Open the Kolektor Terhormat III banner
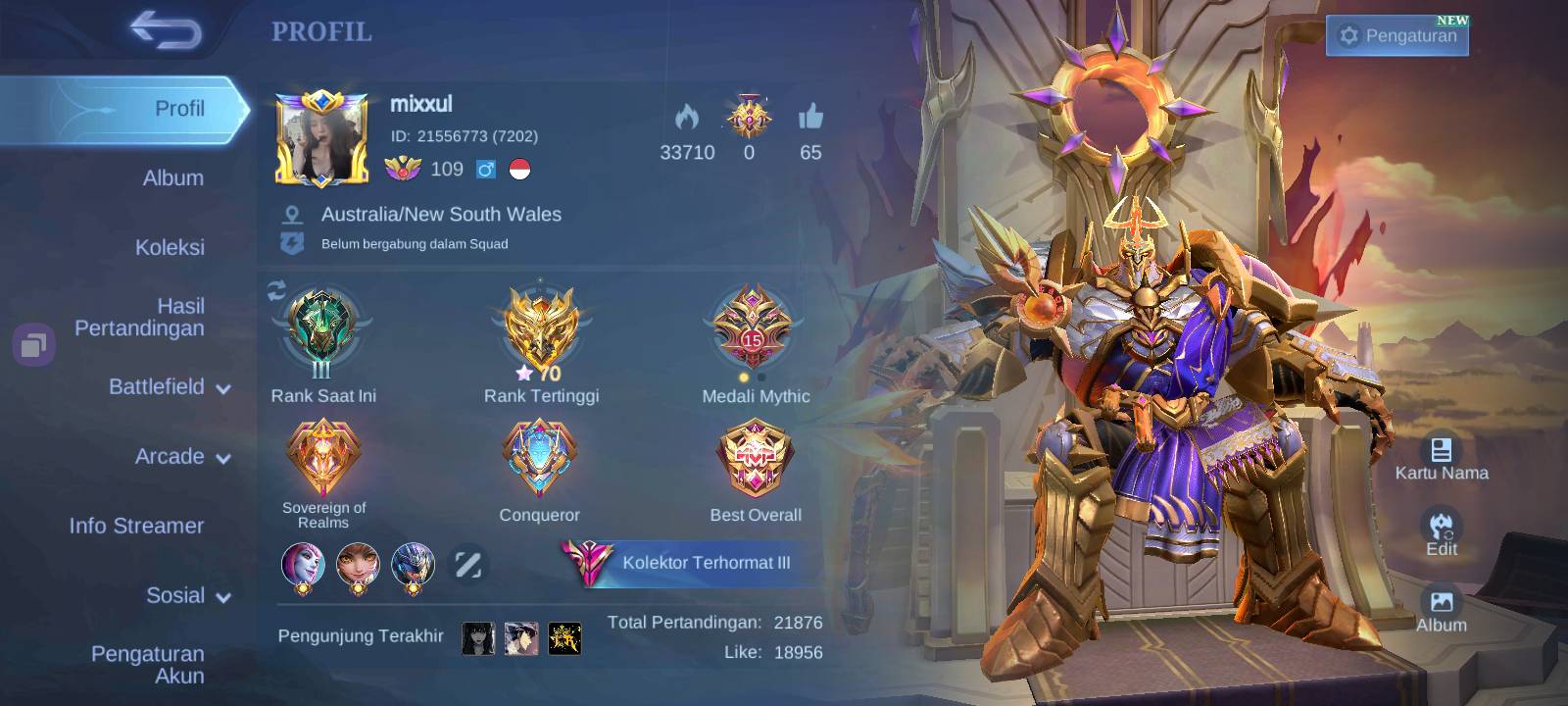Image resolution: width=1568 pixels, height=706 pixels. [x=690, y=563]
